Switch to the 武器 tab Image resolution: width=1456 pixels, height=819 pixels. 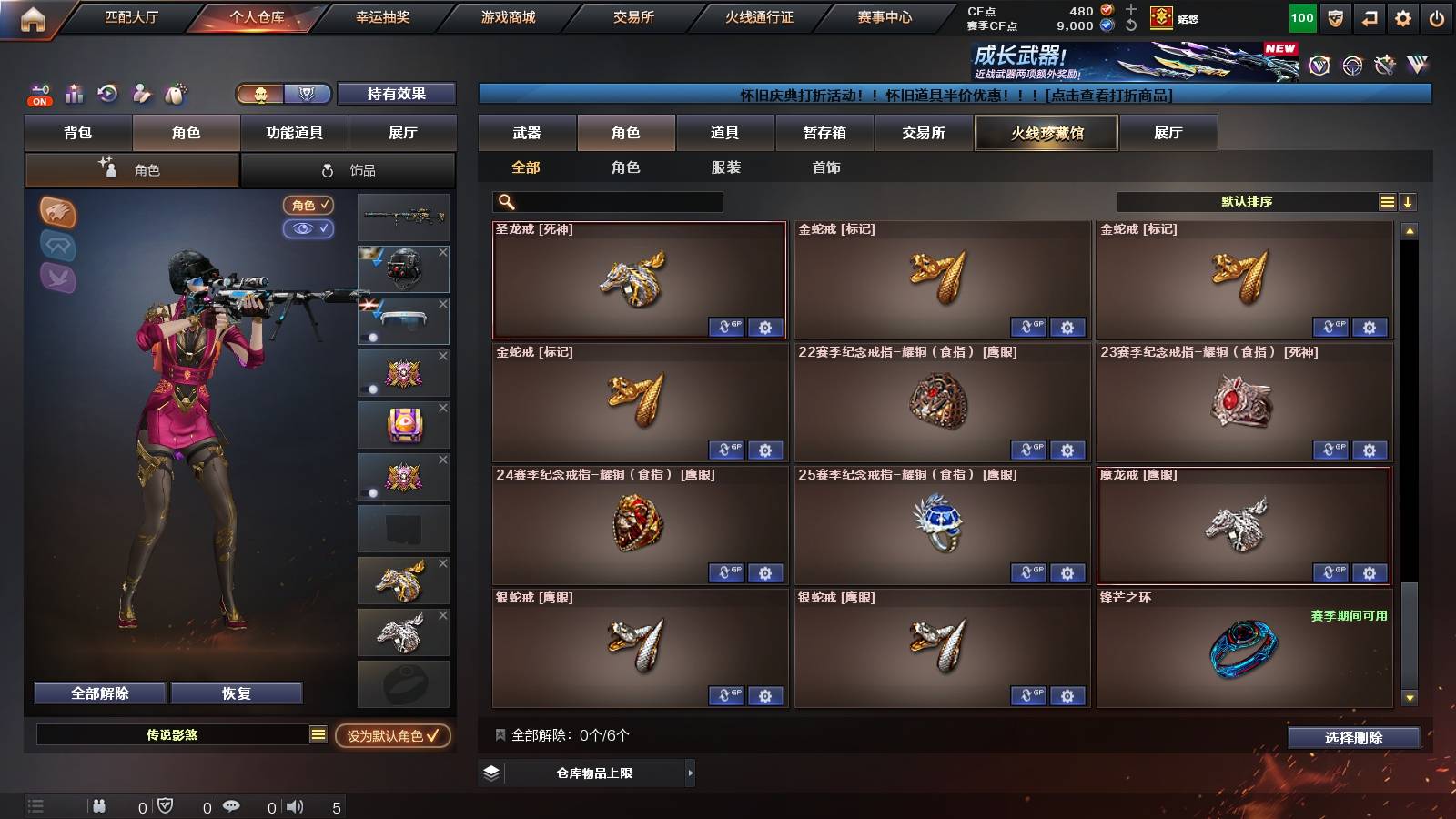click(x=527, y=133)
